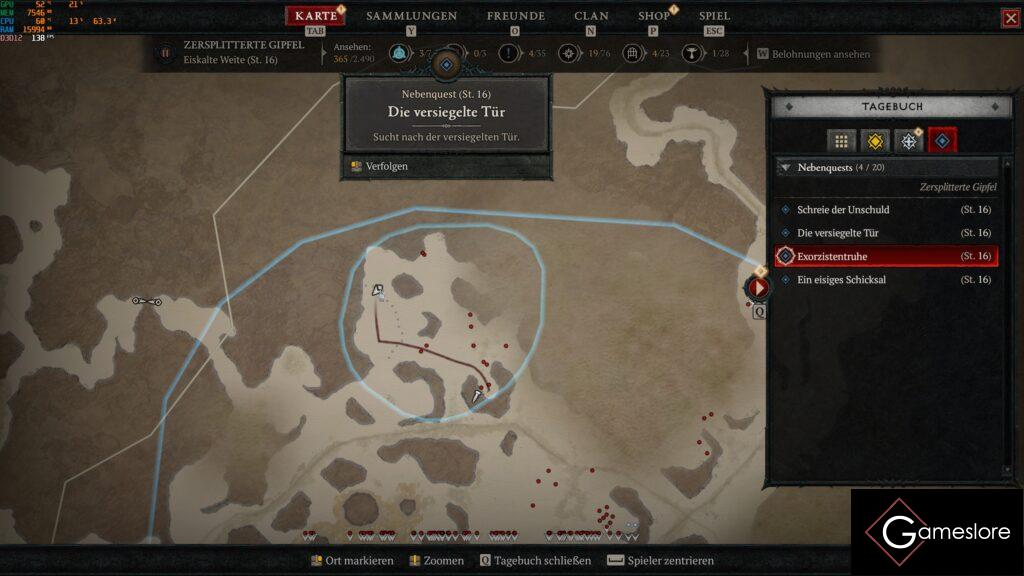Select the blue diamond side quest filter

click(x=942, y=141)
